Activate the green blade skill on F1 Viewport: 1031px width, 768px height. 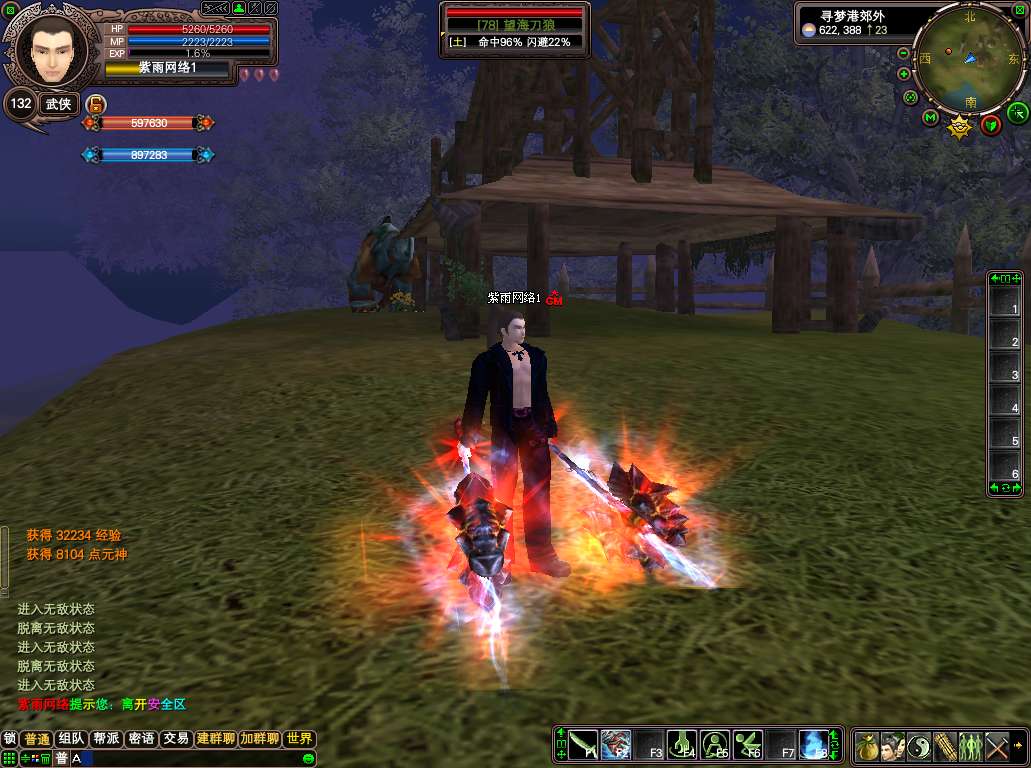pyautogui.click(x=583, y=745)
